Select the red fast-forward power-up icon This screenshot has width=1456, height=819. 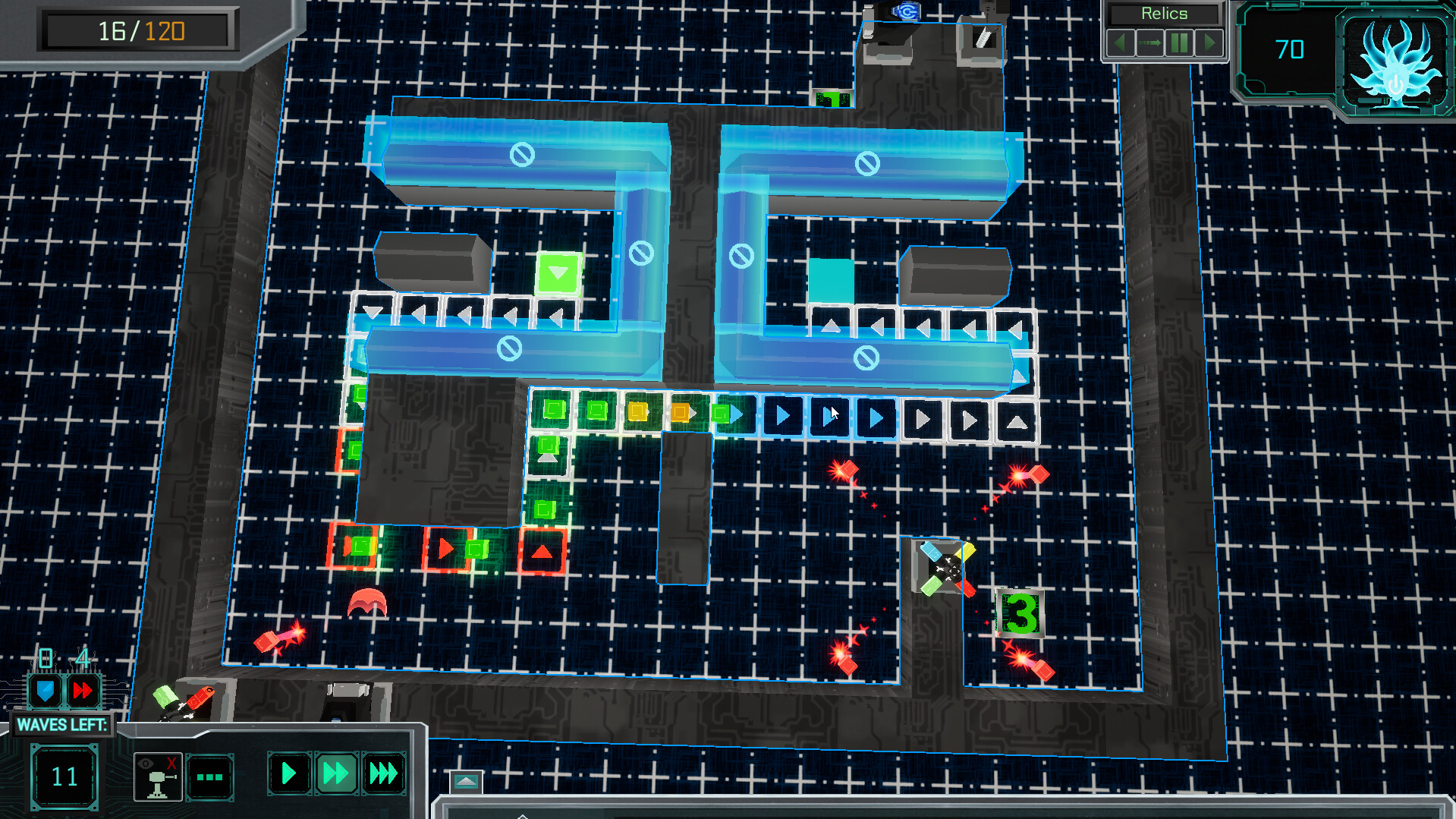(x=83, y=691)
